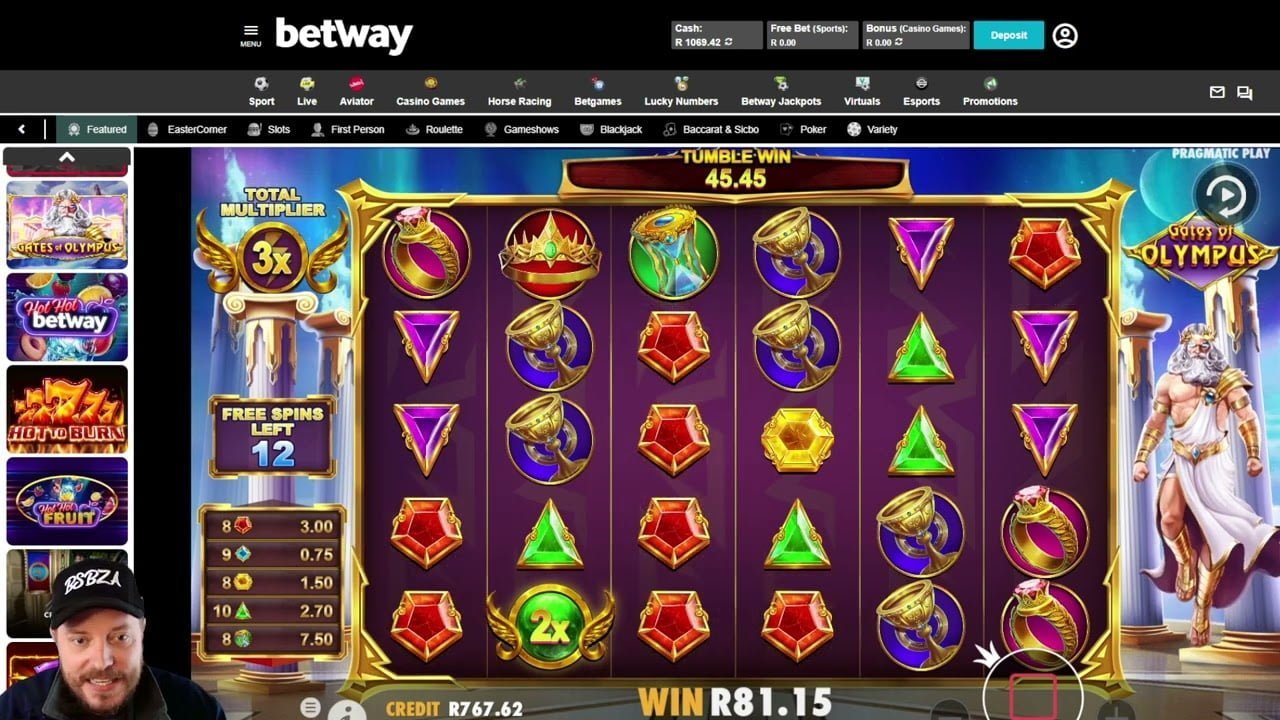
Task: Collapse the game thumbnails sidebar chevron
Action: click(x=67, y=156)
